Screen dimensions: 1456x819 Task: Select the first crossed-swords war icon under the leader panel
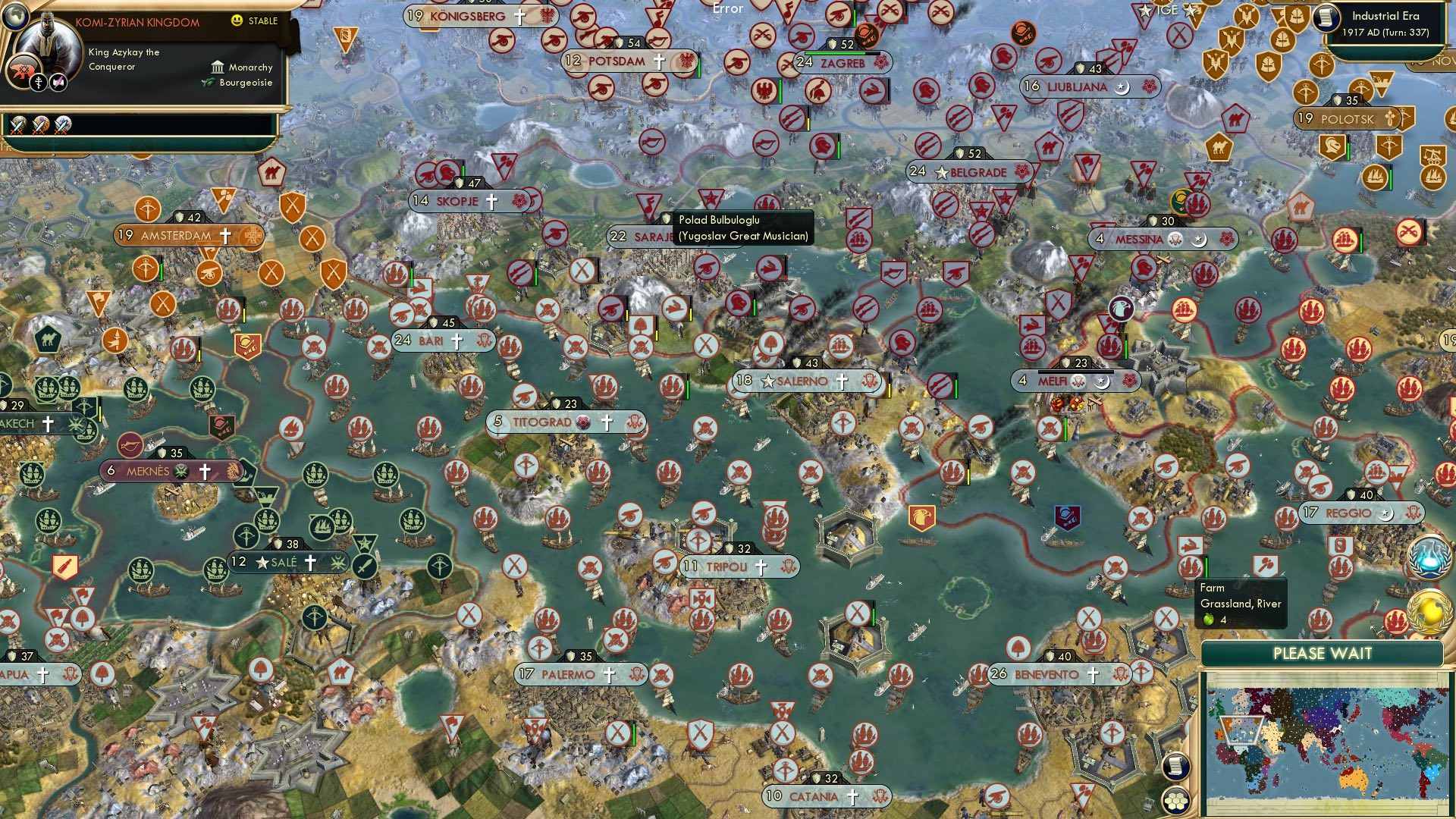(x=16, y=124)
